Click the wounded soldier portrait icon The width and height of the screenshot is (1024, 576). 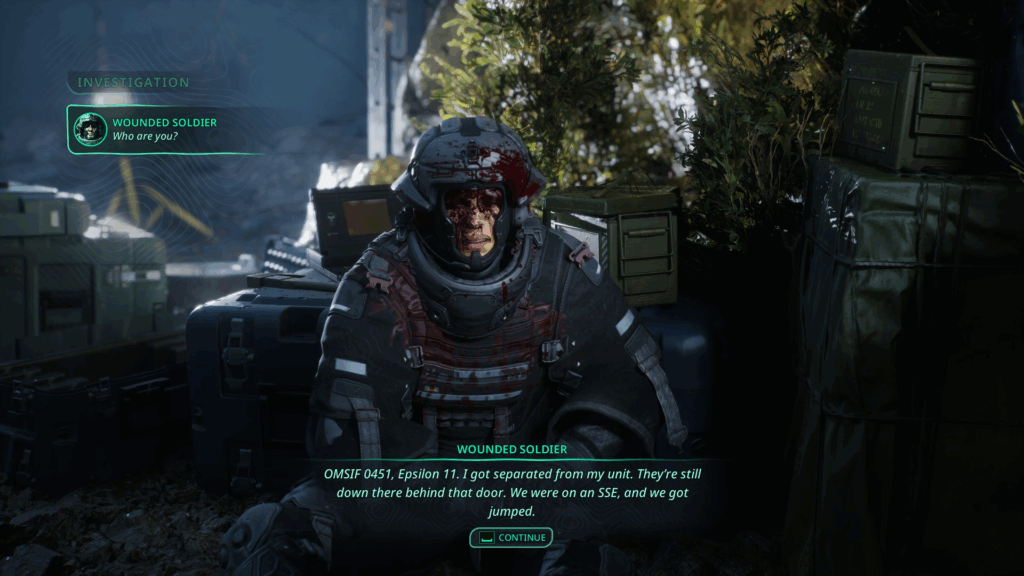coord(90,129)
